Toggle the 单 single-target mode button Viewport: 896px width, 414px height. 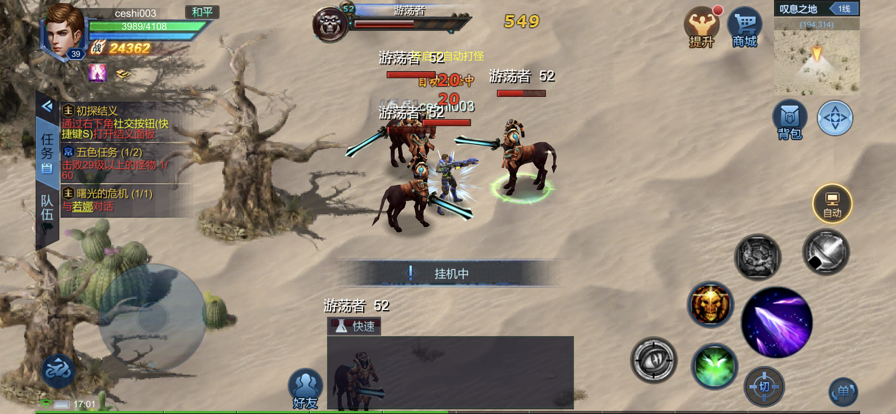point(842,391)
